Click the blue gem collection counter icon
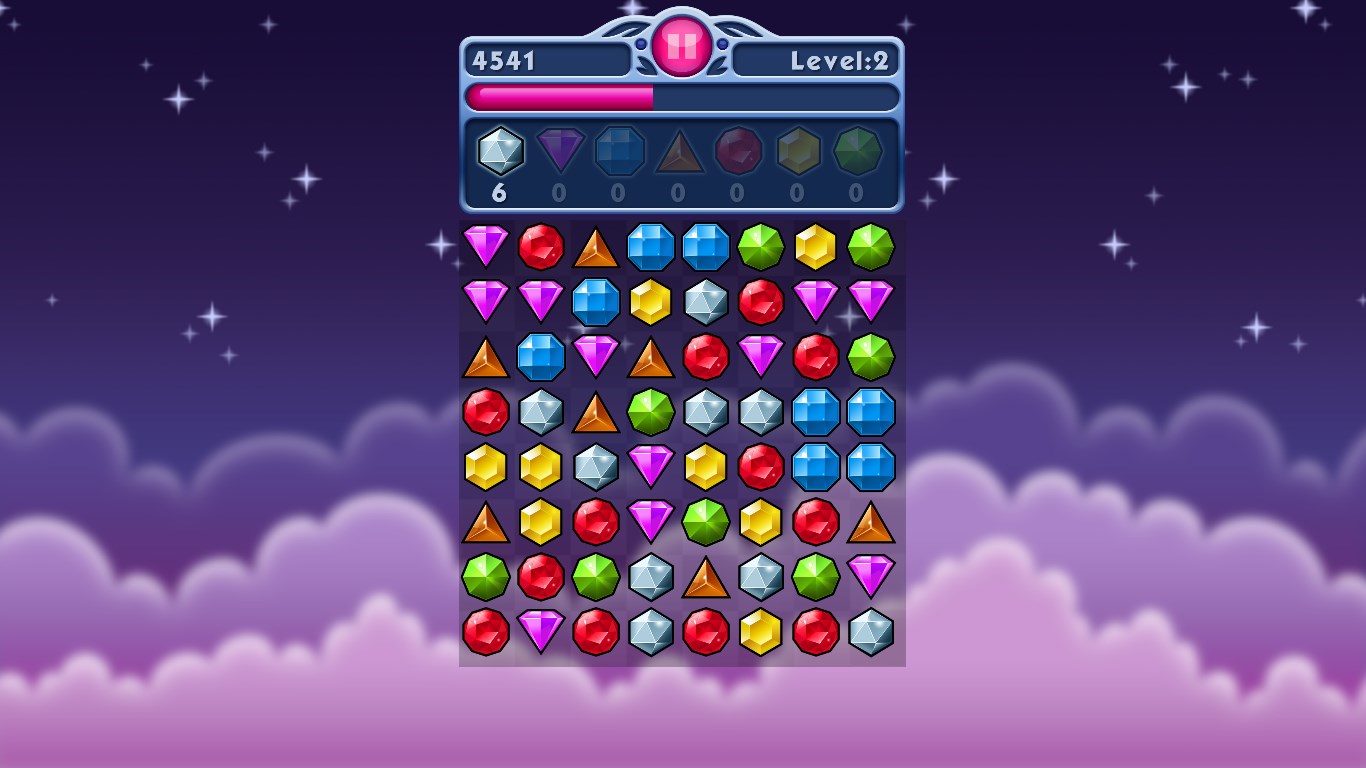This screenshot has height=768, width=1366. [619, 152]
